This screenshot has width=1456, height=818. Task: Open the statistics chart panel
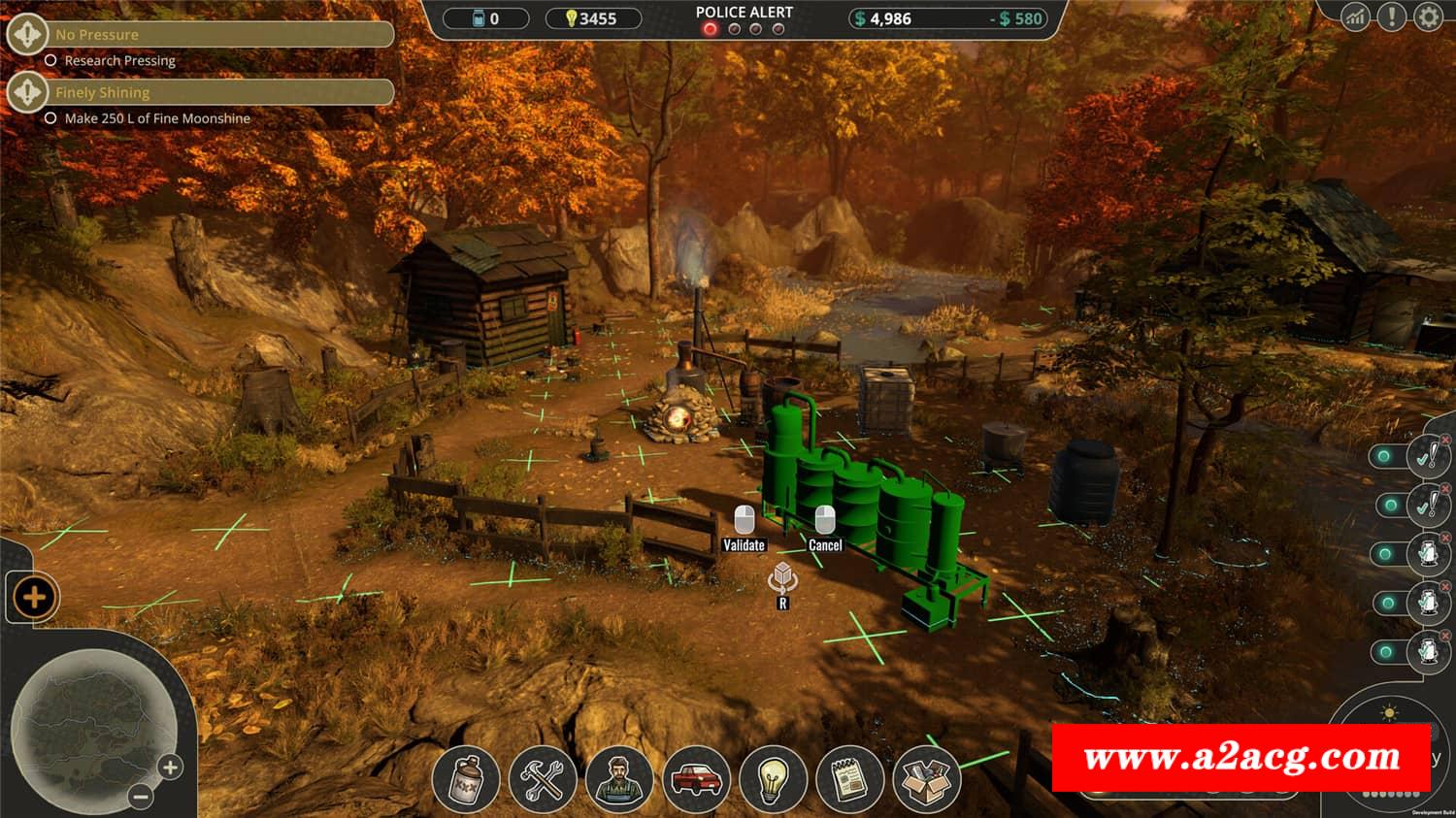pyautogui.click(x=1356, y=16)
